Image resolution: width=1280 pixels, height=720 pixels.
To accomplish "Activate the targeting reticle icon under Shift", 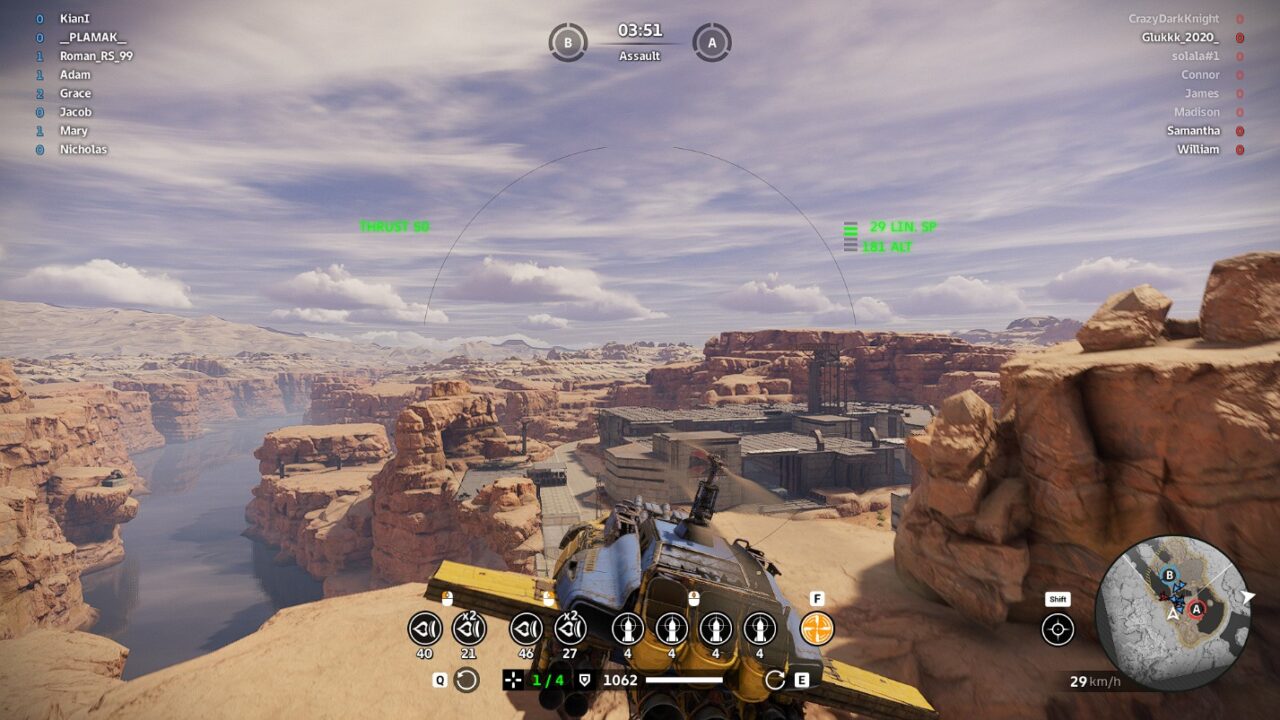I will tap(1058, 629).
